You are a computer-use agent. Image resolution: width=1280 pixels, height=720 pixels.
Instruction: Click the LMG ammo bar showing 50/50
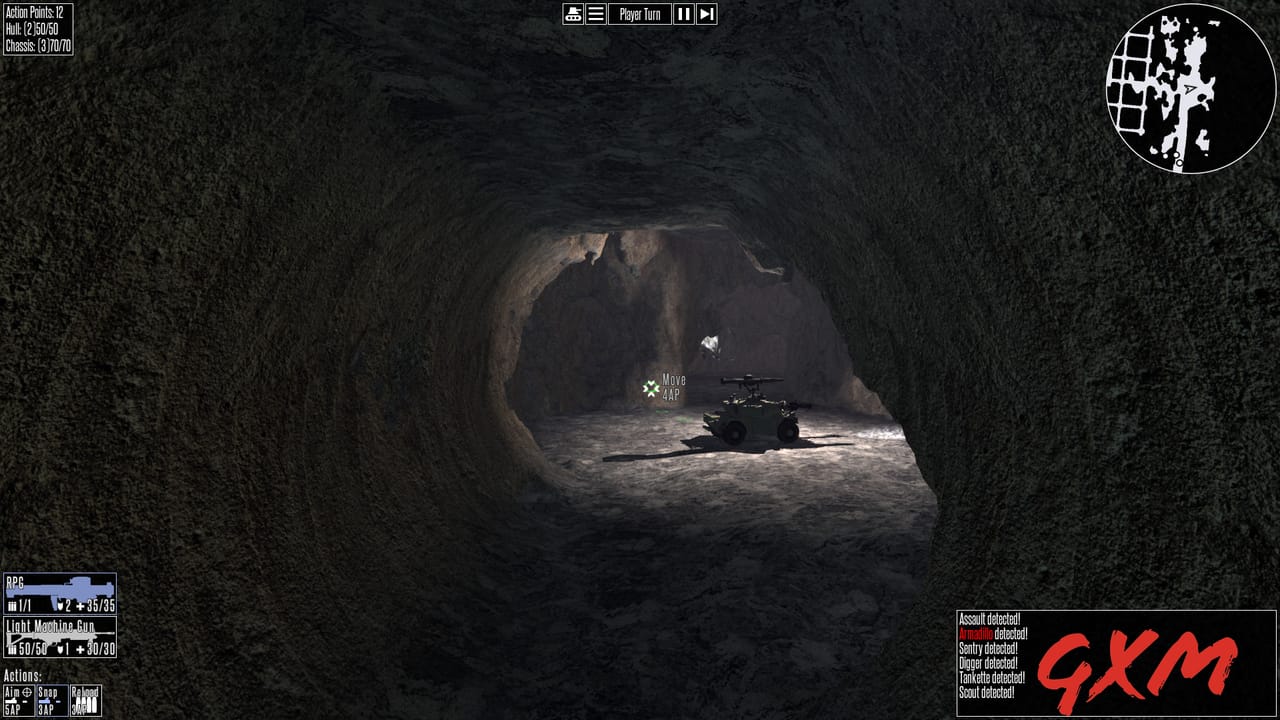coord(32,648)
